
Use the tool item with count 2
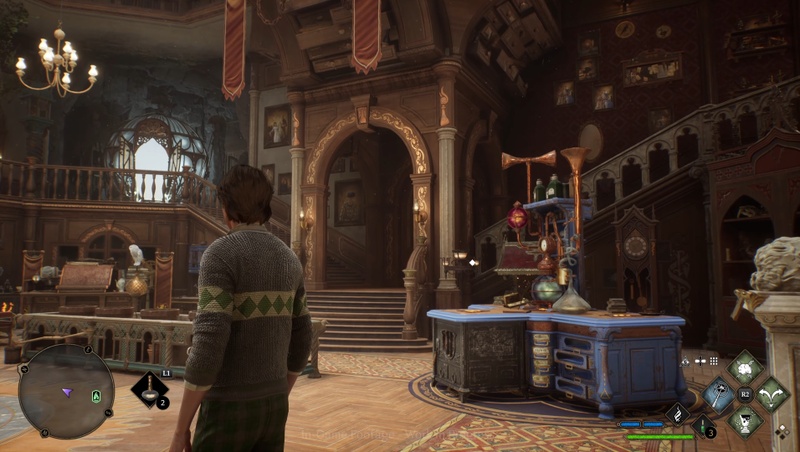pyautogui.click(x=149, y=389)
